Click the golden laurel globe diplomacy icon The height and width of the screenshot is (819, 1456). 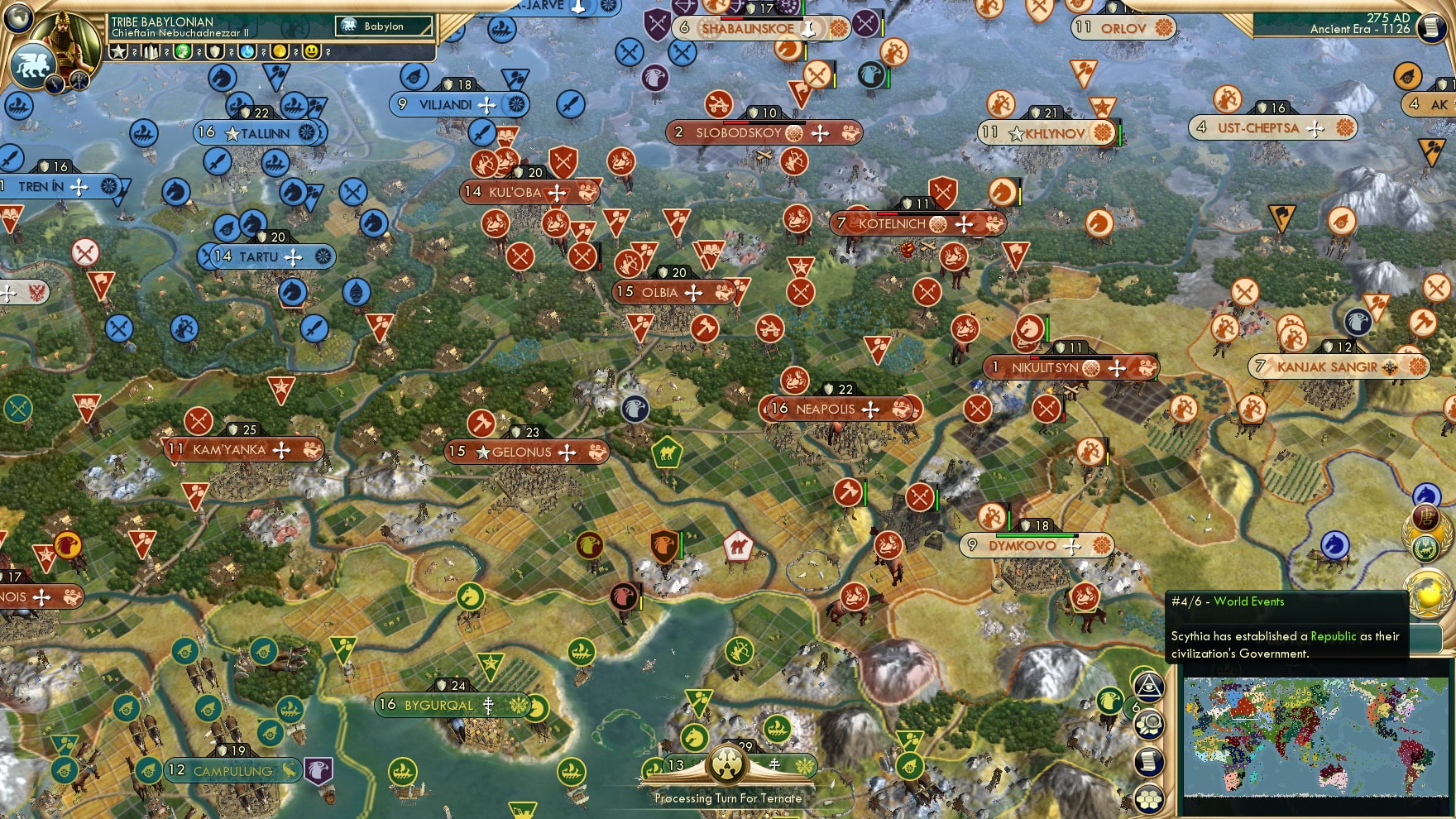click(x=1428, y=594)
